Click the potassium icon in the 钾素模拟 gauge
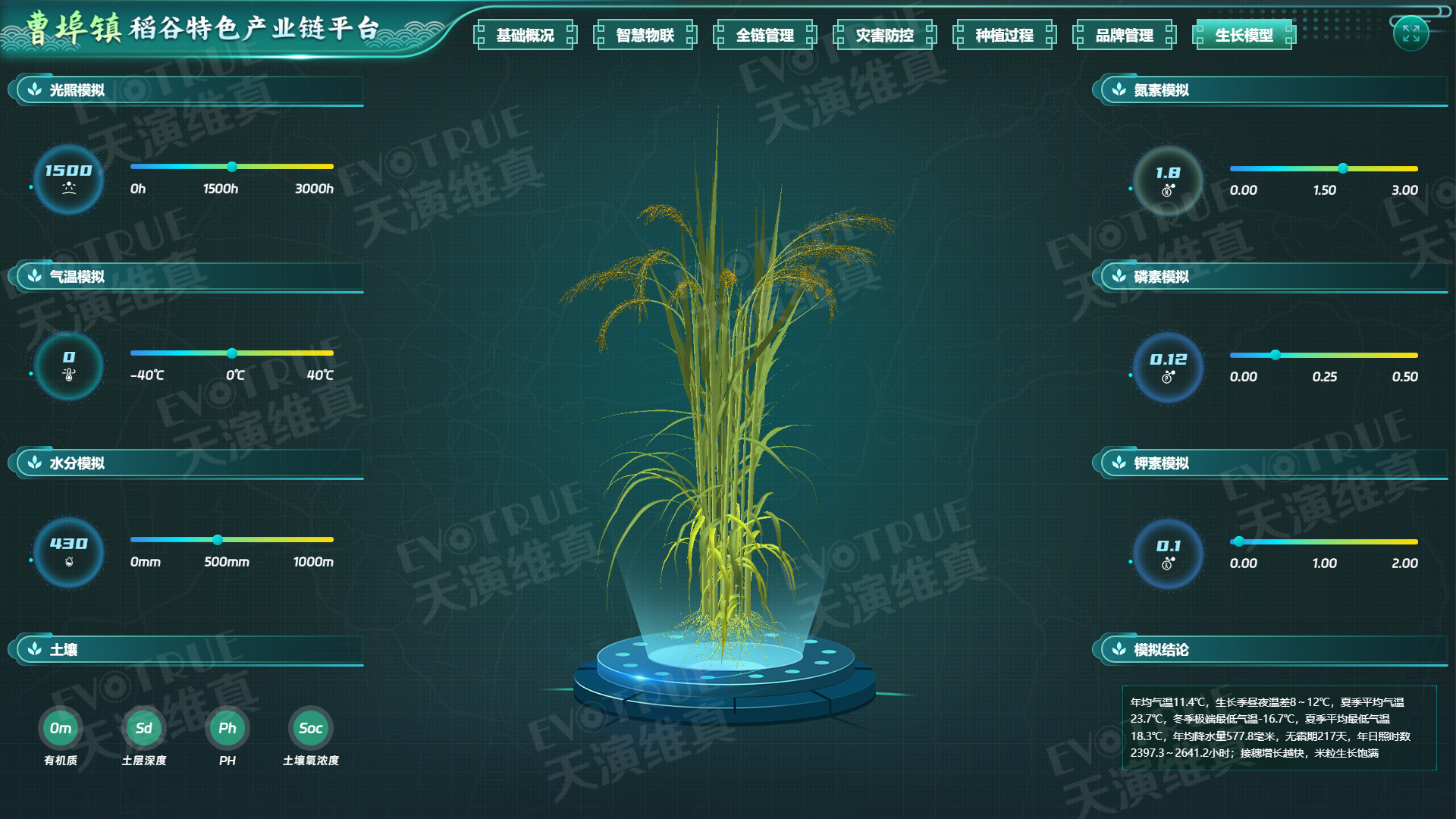Screen dimensions: 1456x819 [x=1168, y=564]
